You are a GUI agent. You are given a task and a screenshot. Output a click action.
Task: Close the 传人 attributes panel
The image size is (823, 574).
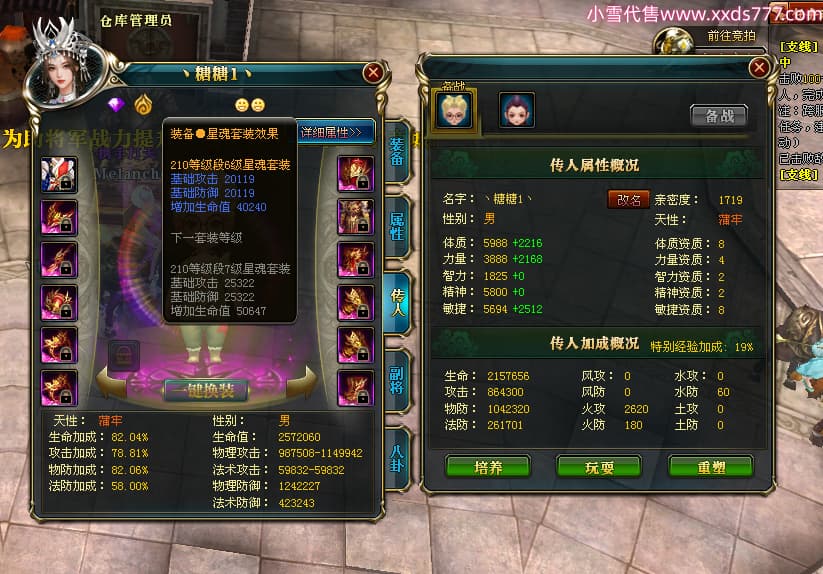(x=760, y=67)
